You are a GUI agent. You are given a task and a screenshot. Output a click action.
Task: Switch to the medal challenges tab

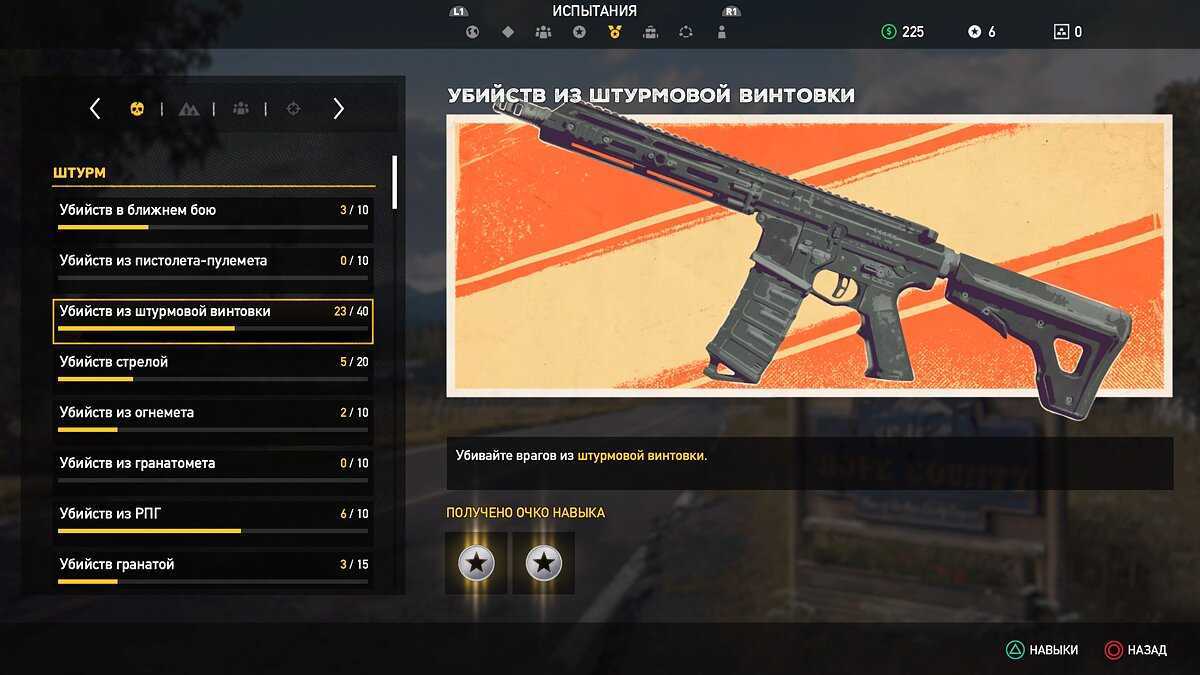614,32
